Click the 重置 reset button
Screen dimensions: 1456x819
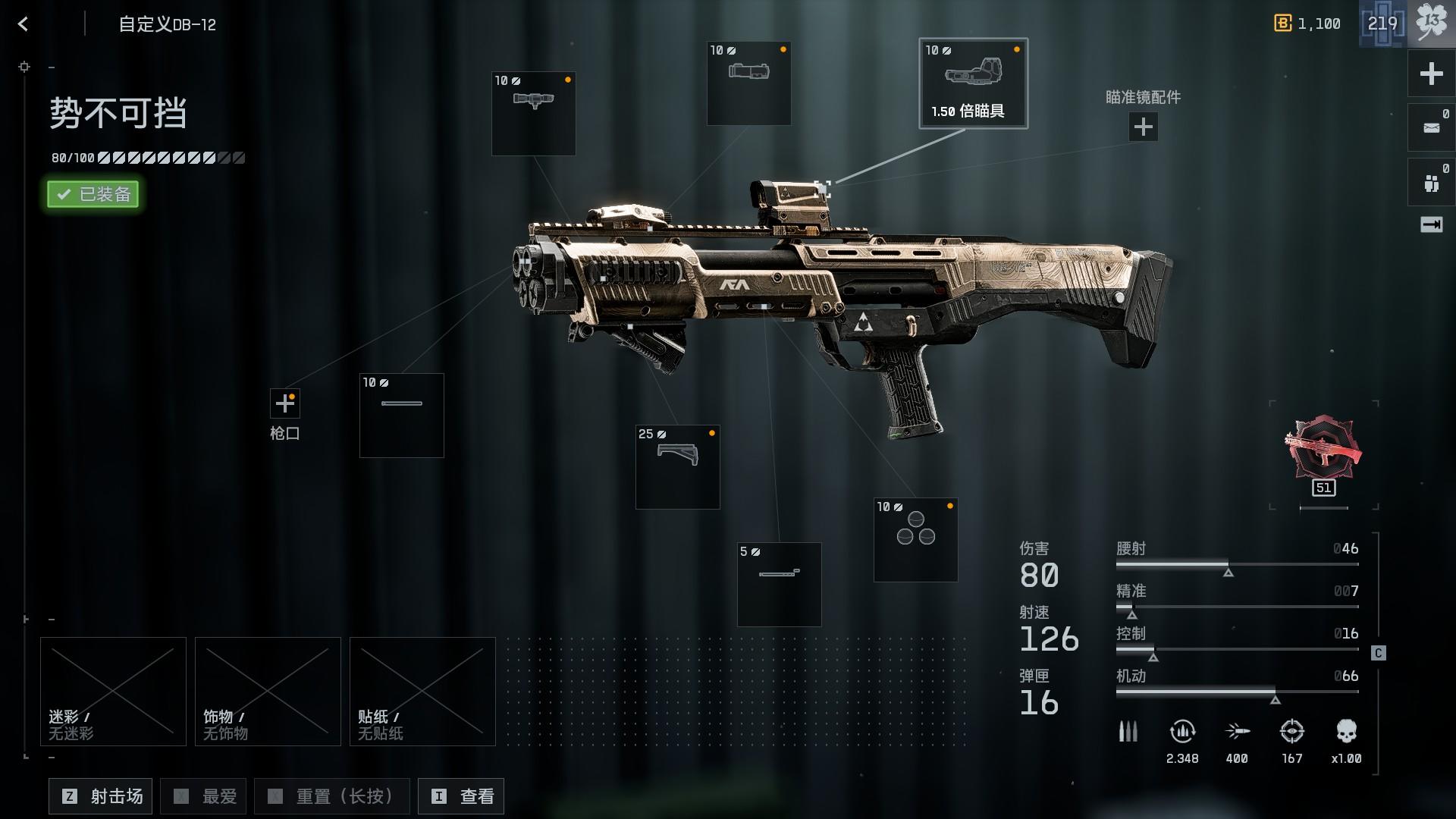pos(331,796)
